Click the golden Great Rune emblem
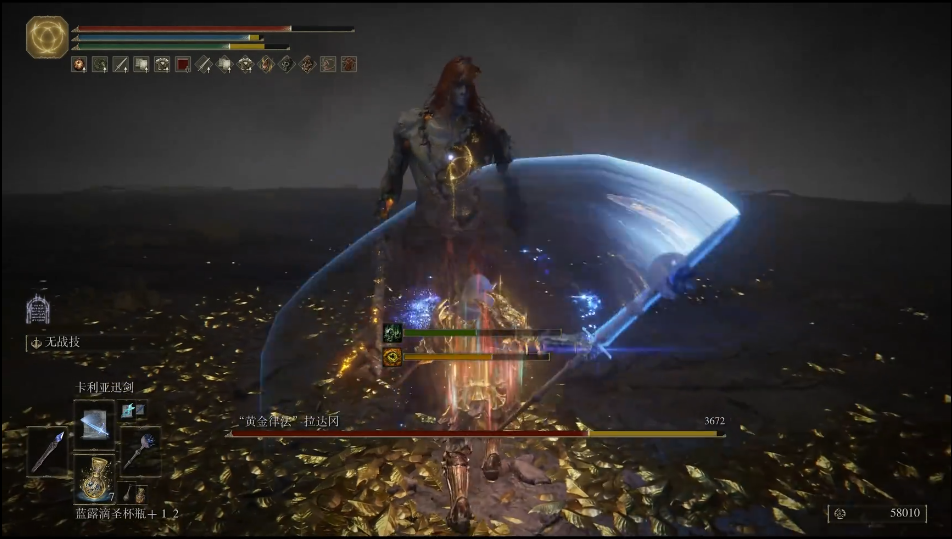 [46, 37]
